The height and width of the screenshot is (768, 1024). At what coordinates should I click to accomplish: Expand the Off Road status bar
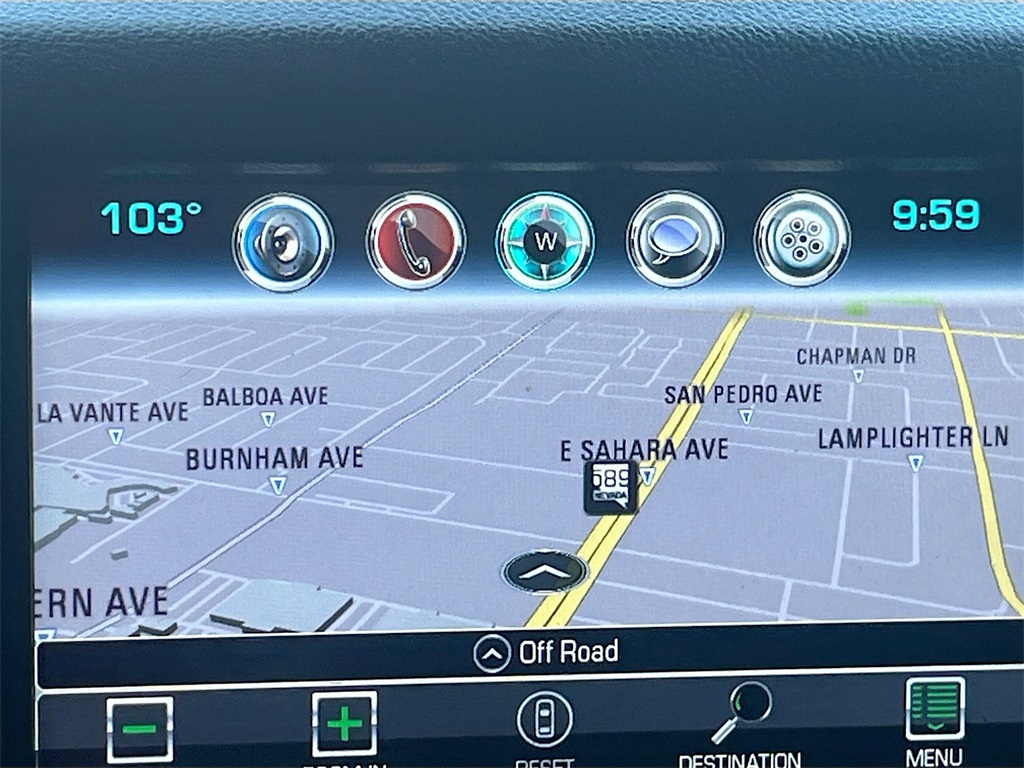pyautogui.click(x=545, y=654)
